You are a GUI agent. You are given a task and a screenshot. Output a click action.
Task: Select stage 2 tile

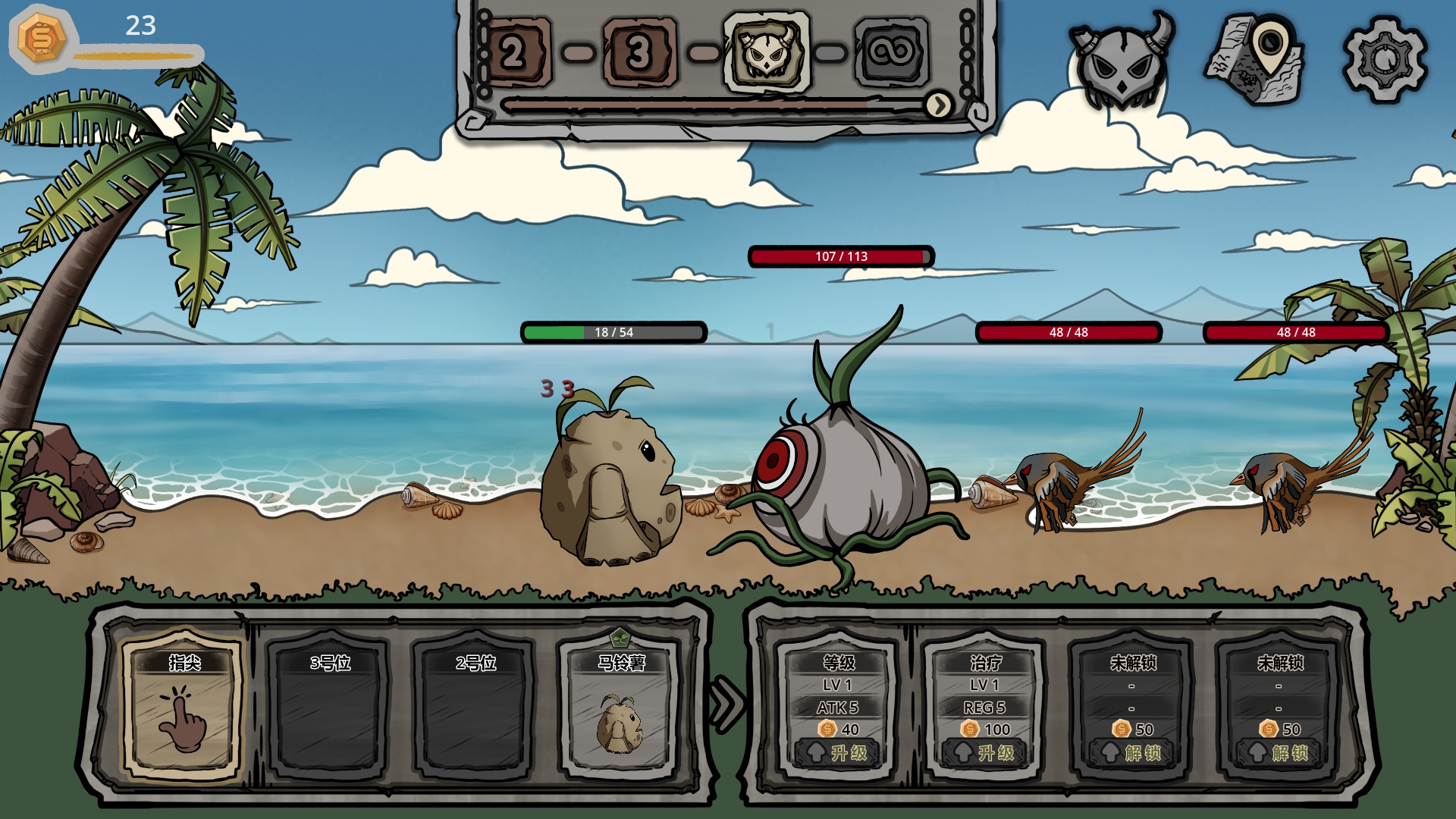(514, 53)
